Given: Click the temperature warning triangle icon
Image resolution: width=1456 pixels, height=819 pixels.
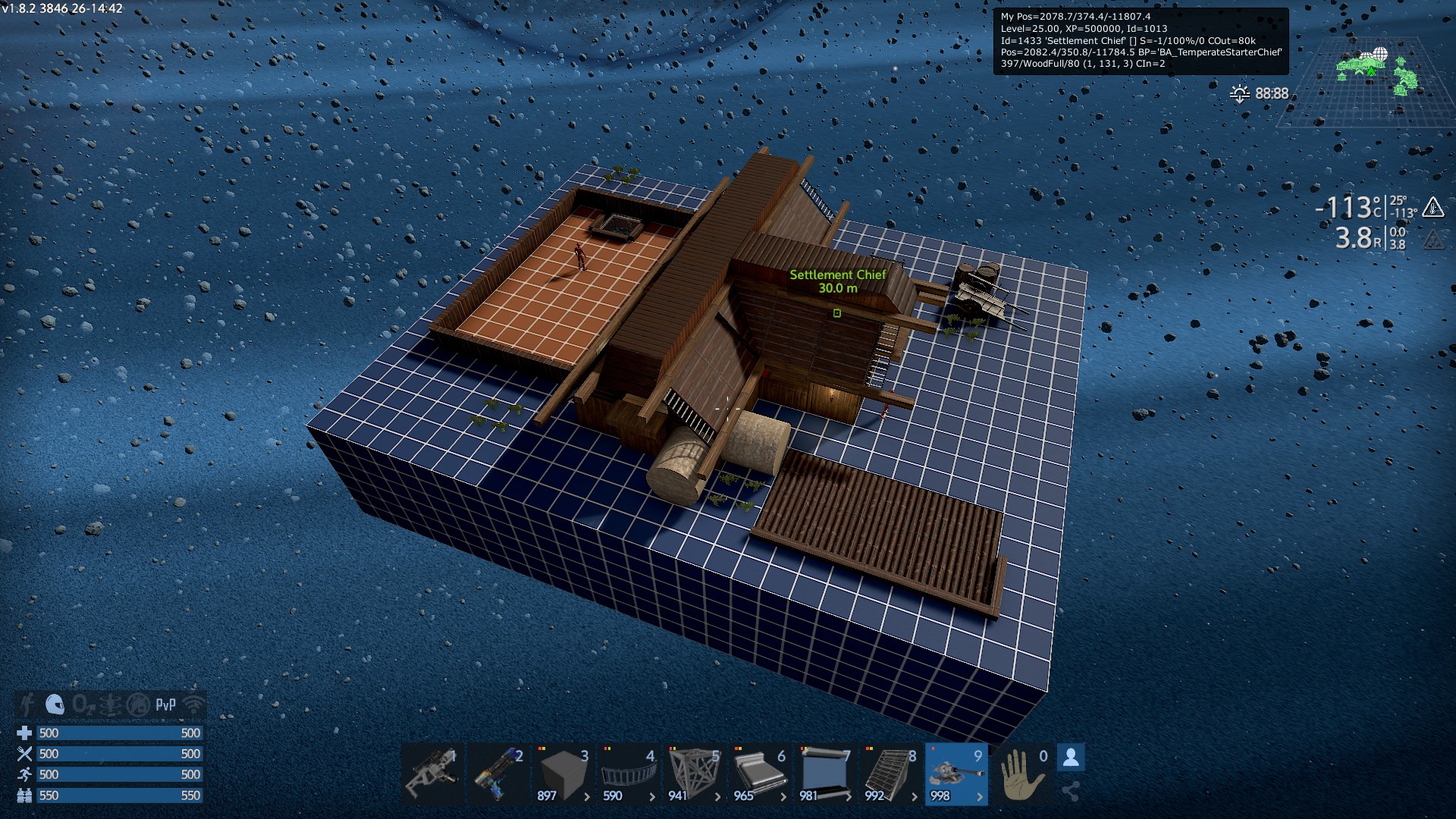Looking at the screenshot, I should pos(1432,207).
